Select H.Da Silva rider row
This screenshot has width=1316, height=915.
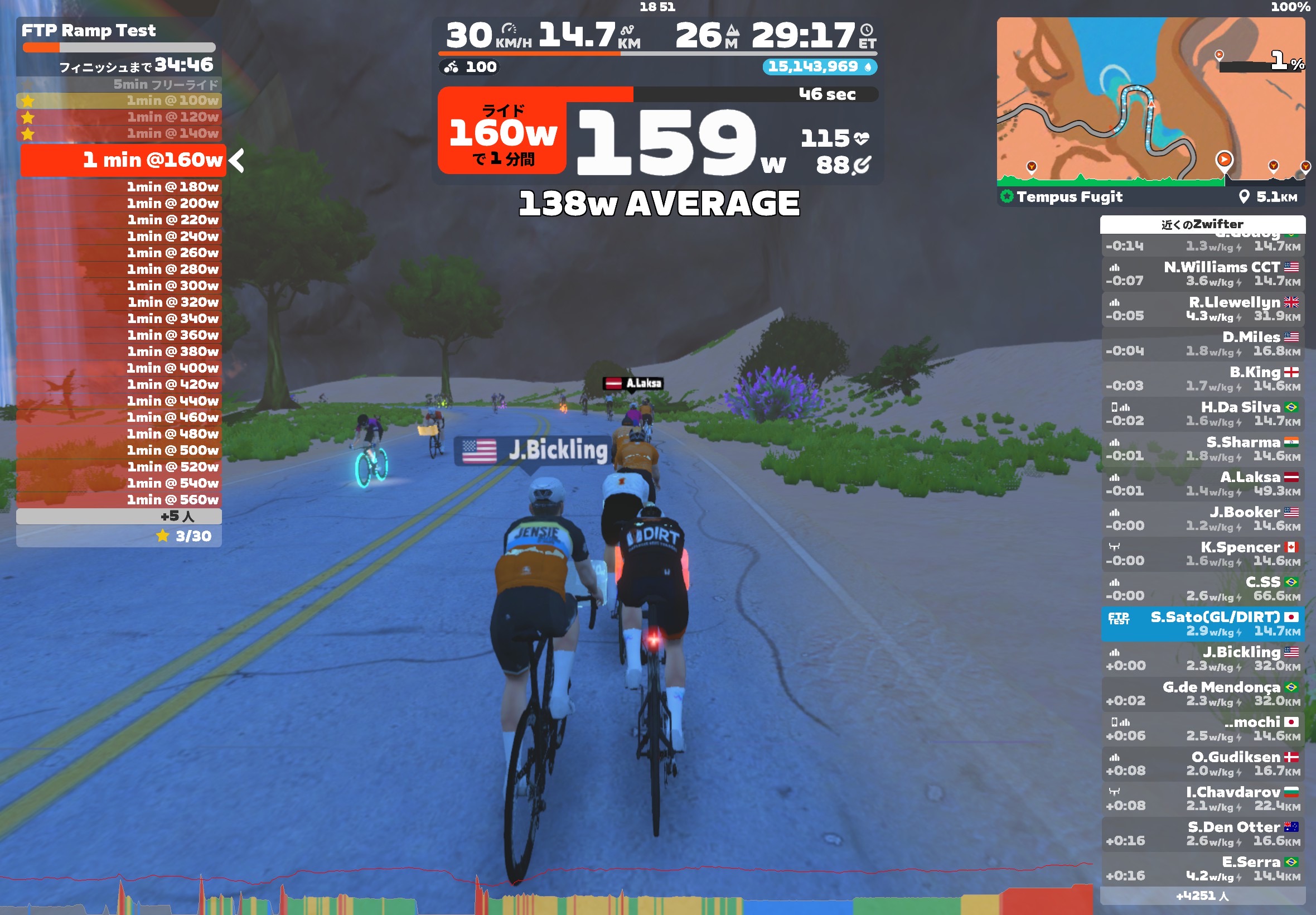[x=1203, y=414]
